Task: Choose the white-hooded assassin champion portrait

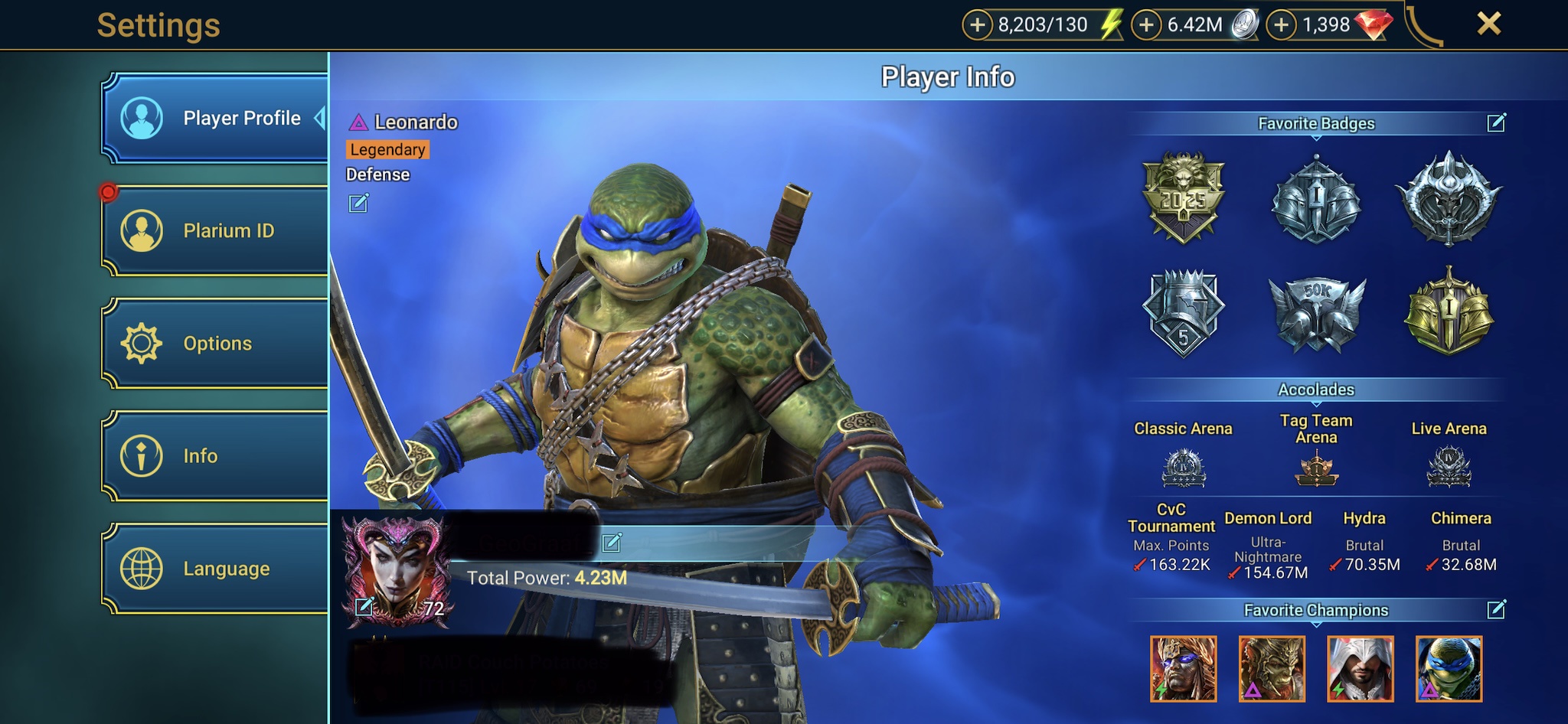Action: pyautogui.click(x=1361, y=669)
